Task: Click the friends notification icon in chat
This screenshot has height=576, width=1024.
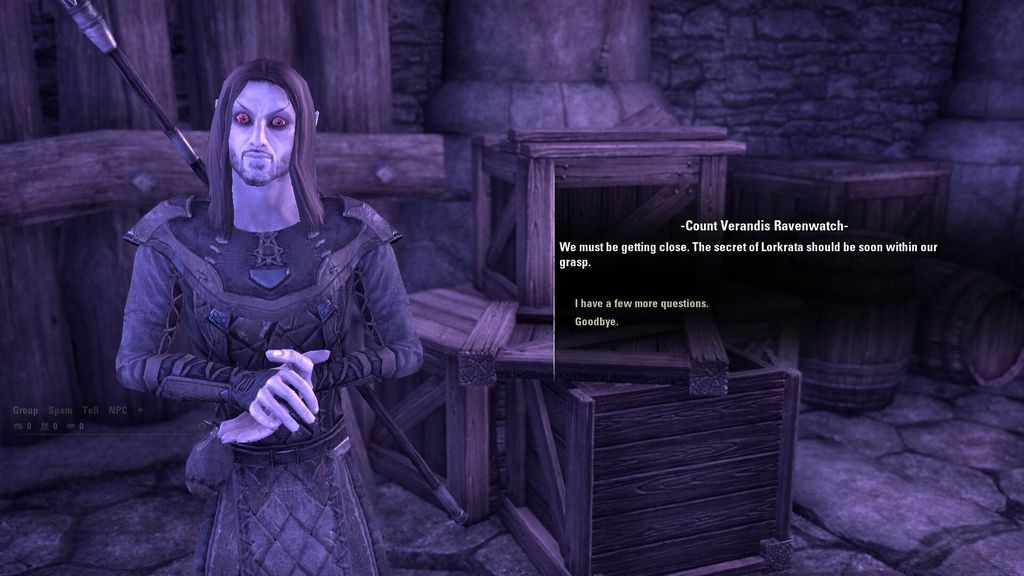Action: point(45,426)
